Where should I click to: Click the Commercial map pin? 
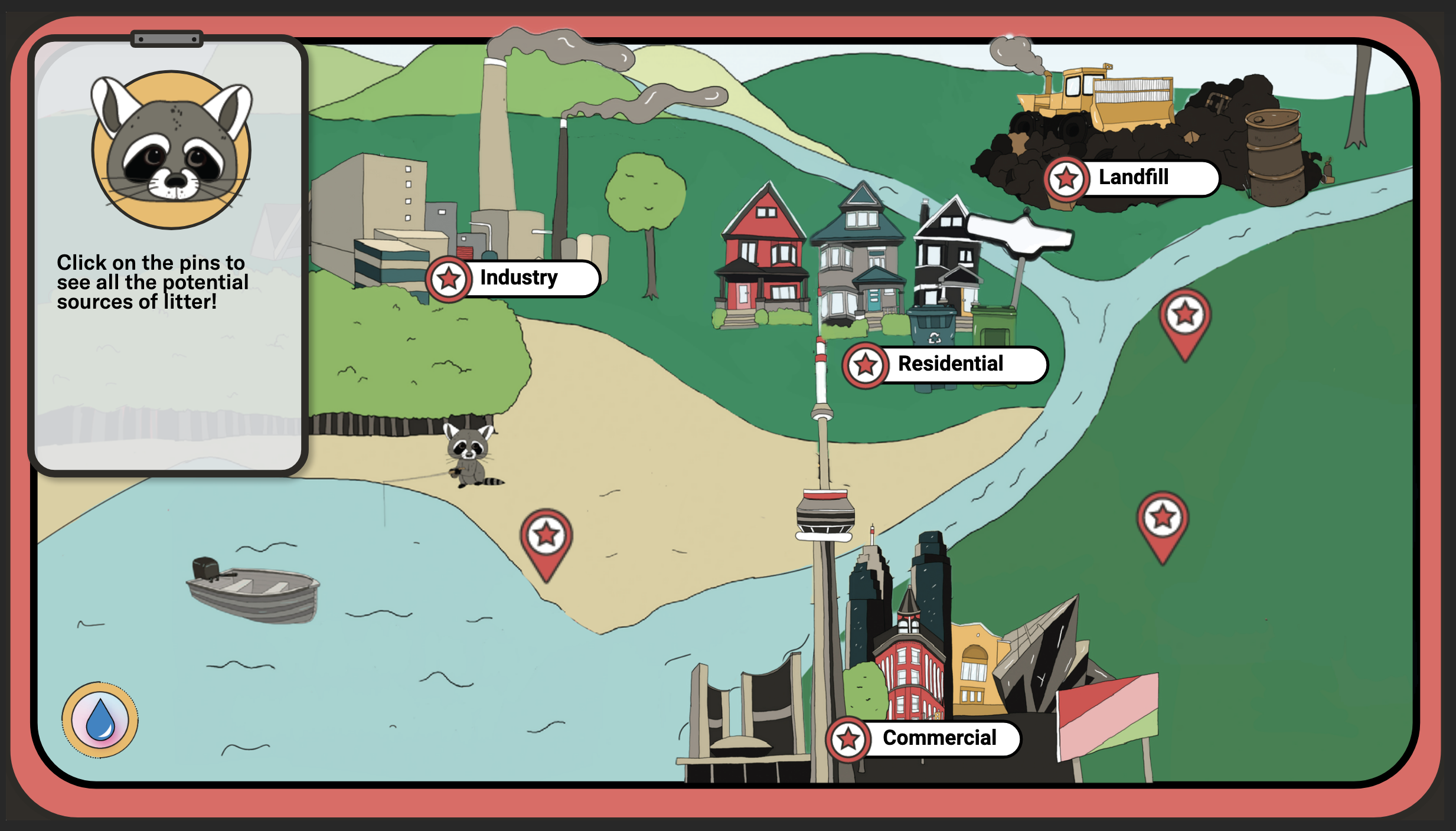(x=848, y=737)
